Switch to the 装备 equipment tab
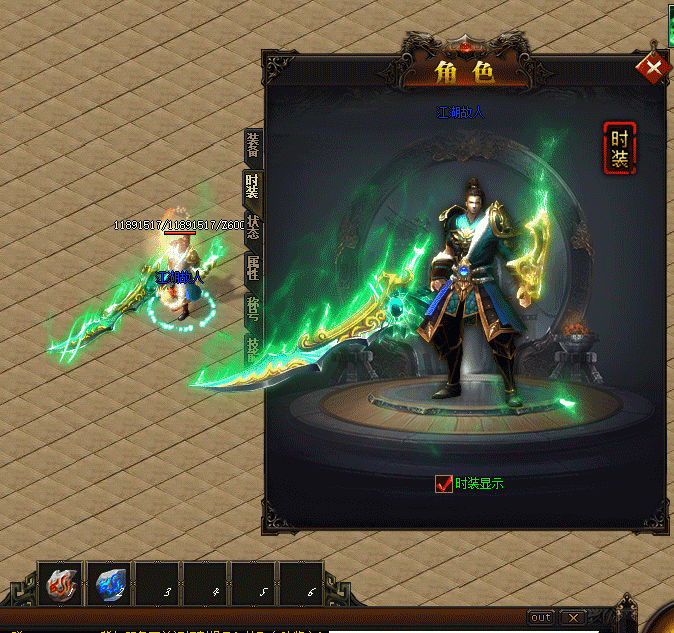The image size is (674, 633). coord(253,146)
